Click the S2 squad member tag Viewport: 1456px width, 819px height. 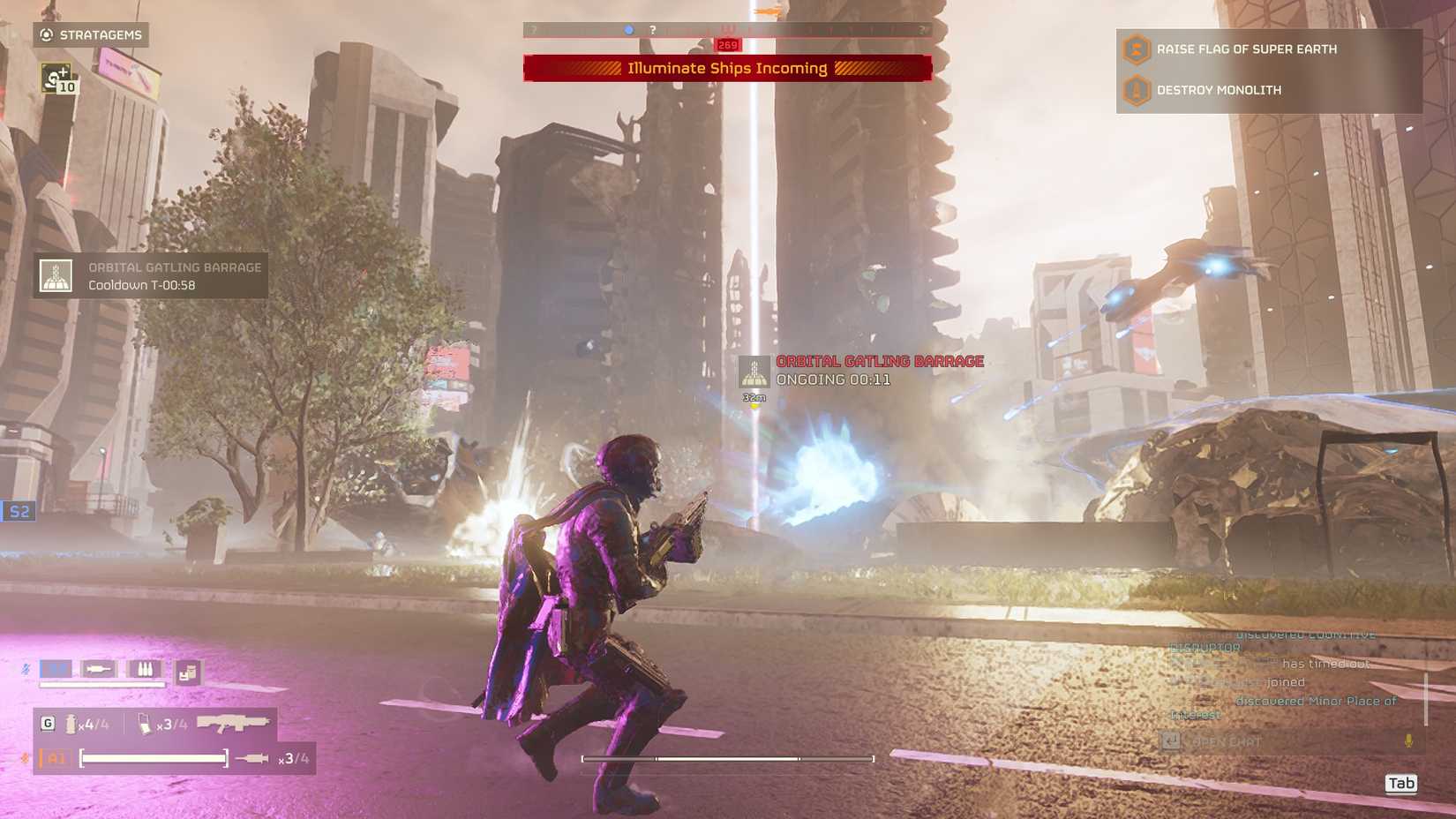pos(19,512)
